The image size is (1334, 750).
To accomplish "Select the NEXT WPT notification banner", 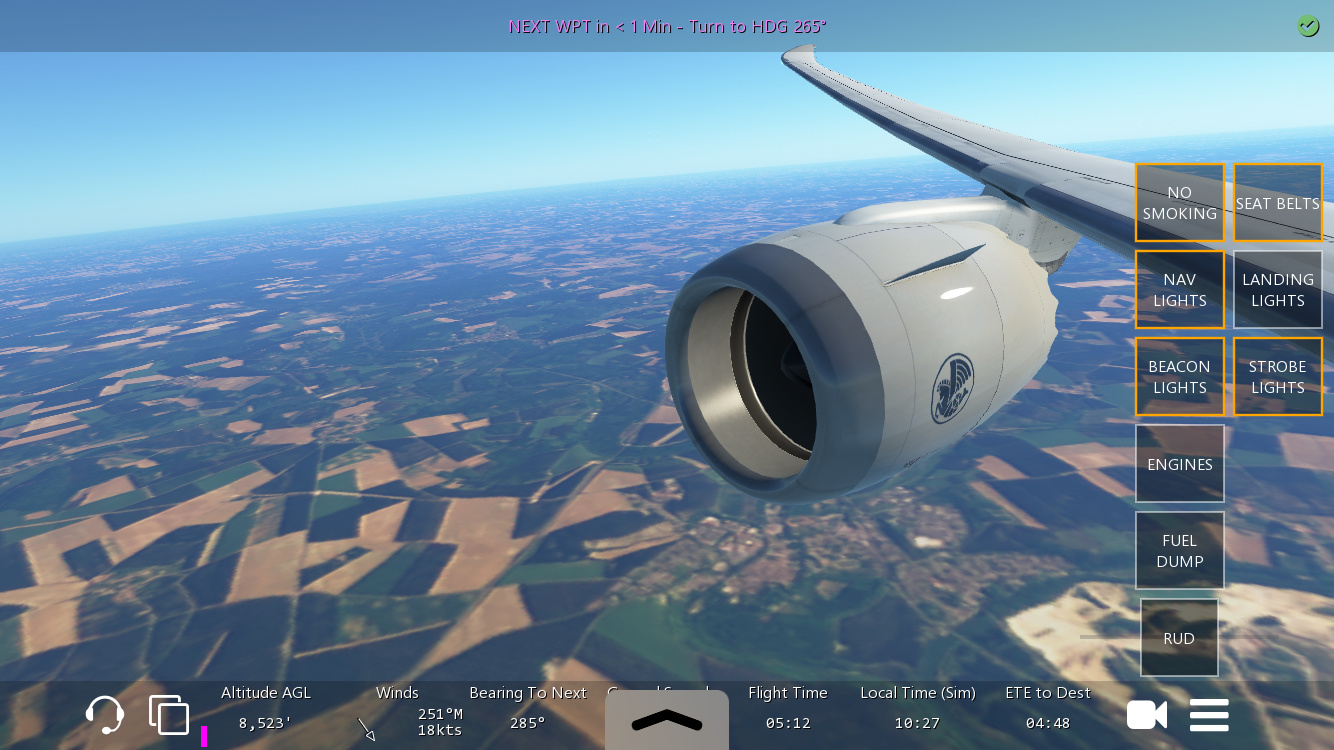I will pyautogui.click(x=667, y=27).
